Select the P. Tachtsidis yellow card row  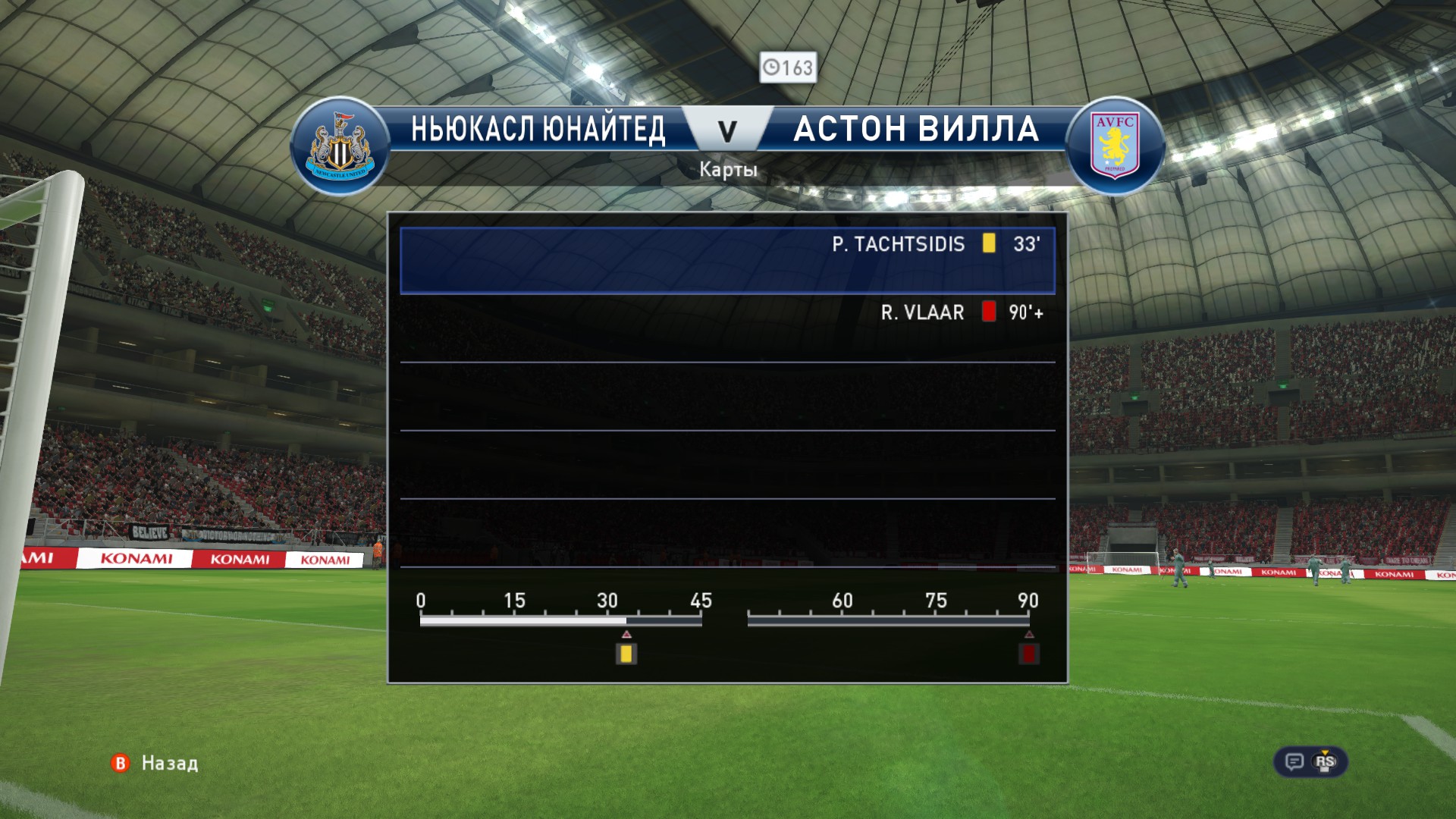point(727,259)
